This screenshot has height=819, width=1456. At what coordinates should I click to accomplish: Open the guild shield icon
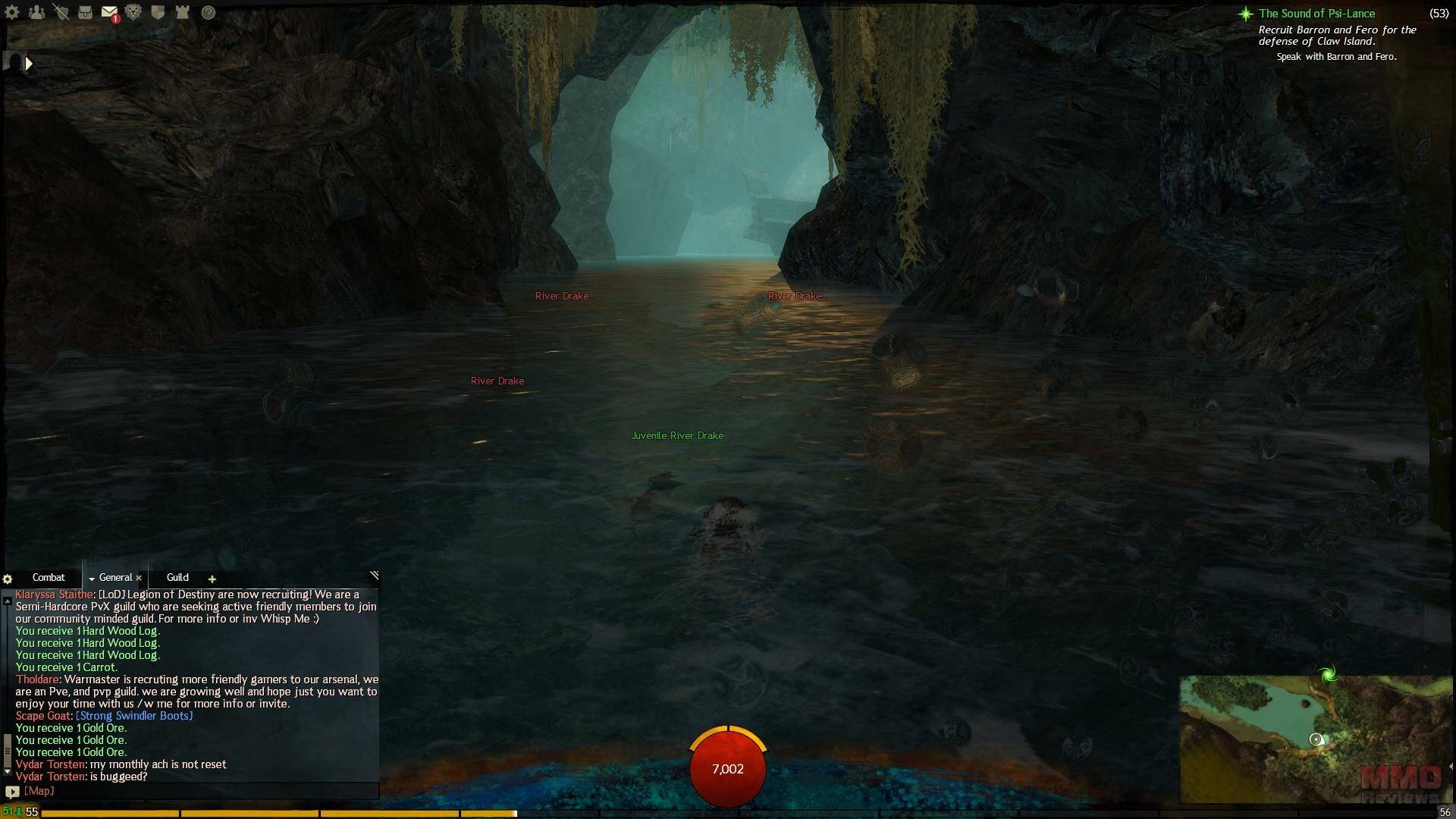click(x=158, y=12)
